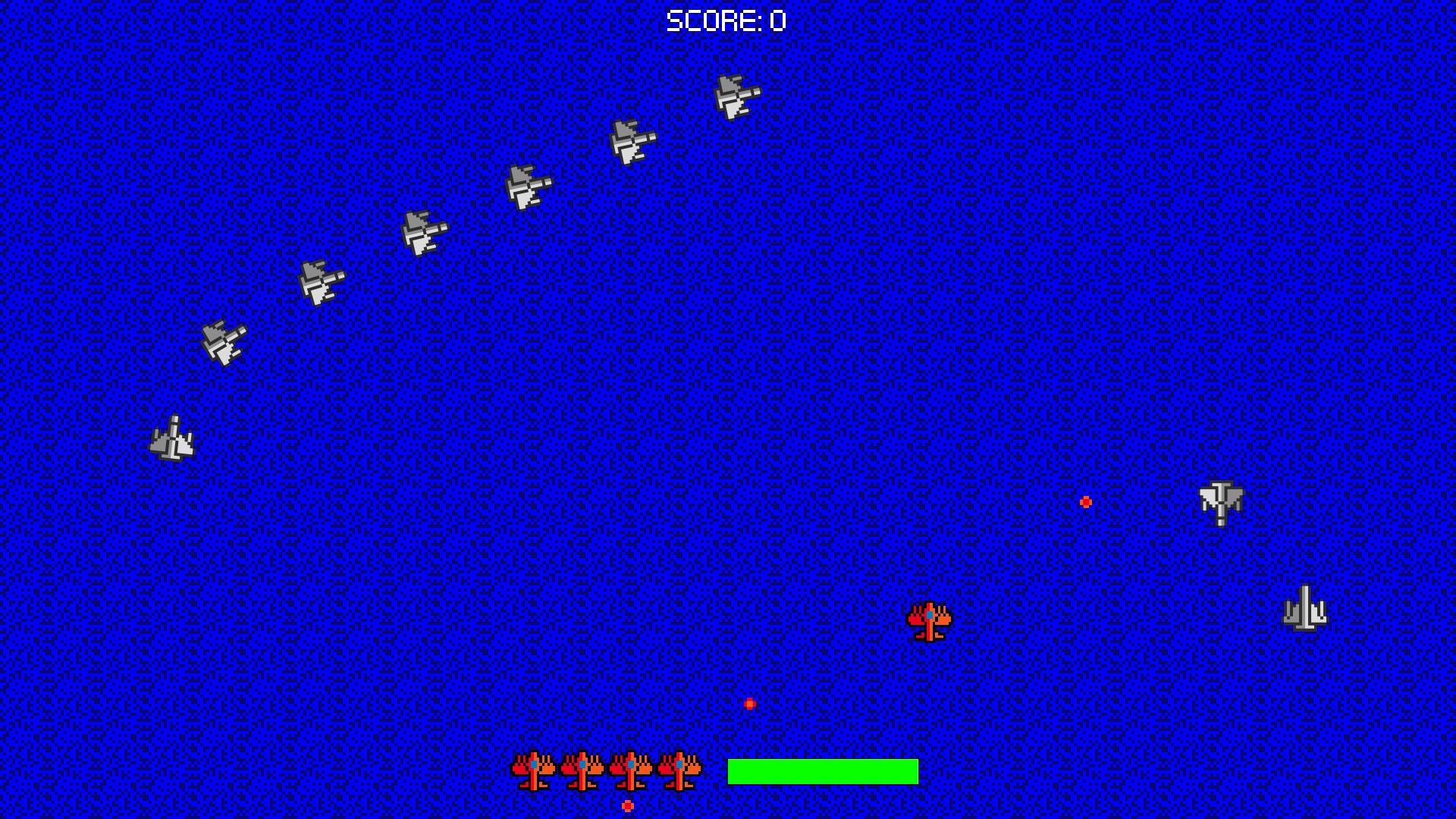Screen dimensions: 1456x819
Task: Click the lowest left enemy fighter sprite
Action: pyautogui.click(x=173, y=440)
